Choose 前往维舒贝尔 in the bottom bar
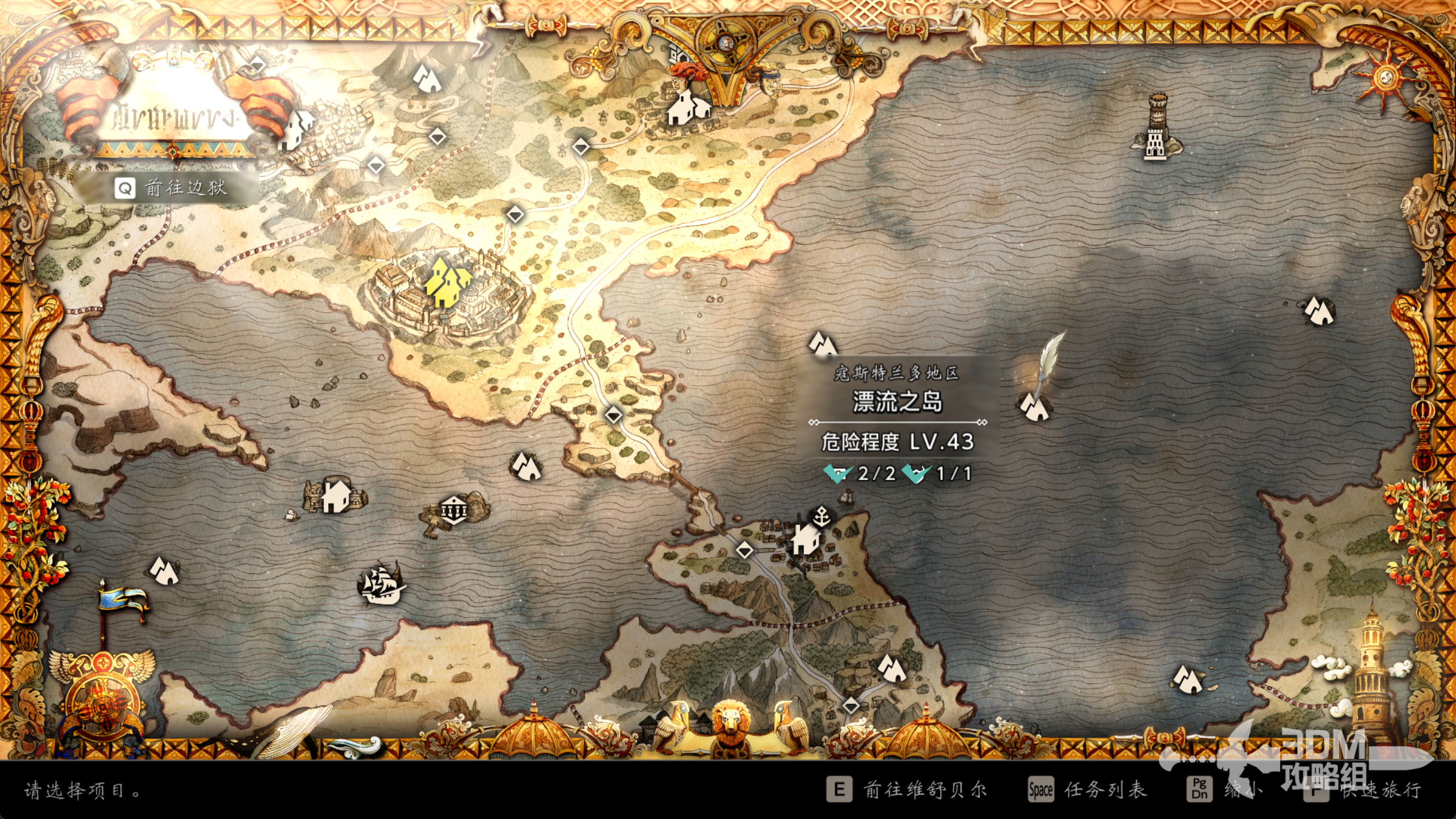 tap(907, 790)
